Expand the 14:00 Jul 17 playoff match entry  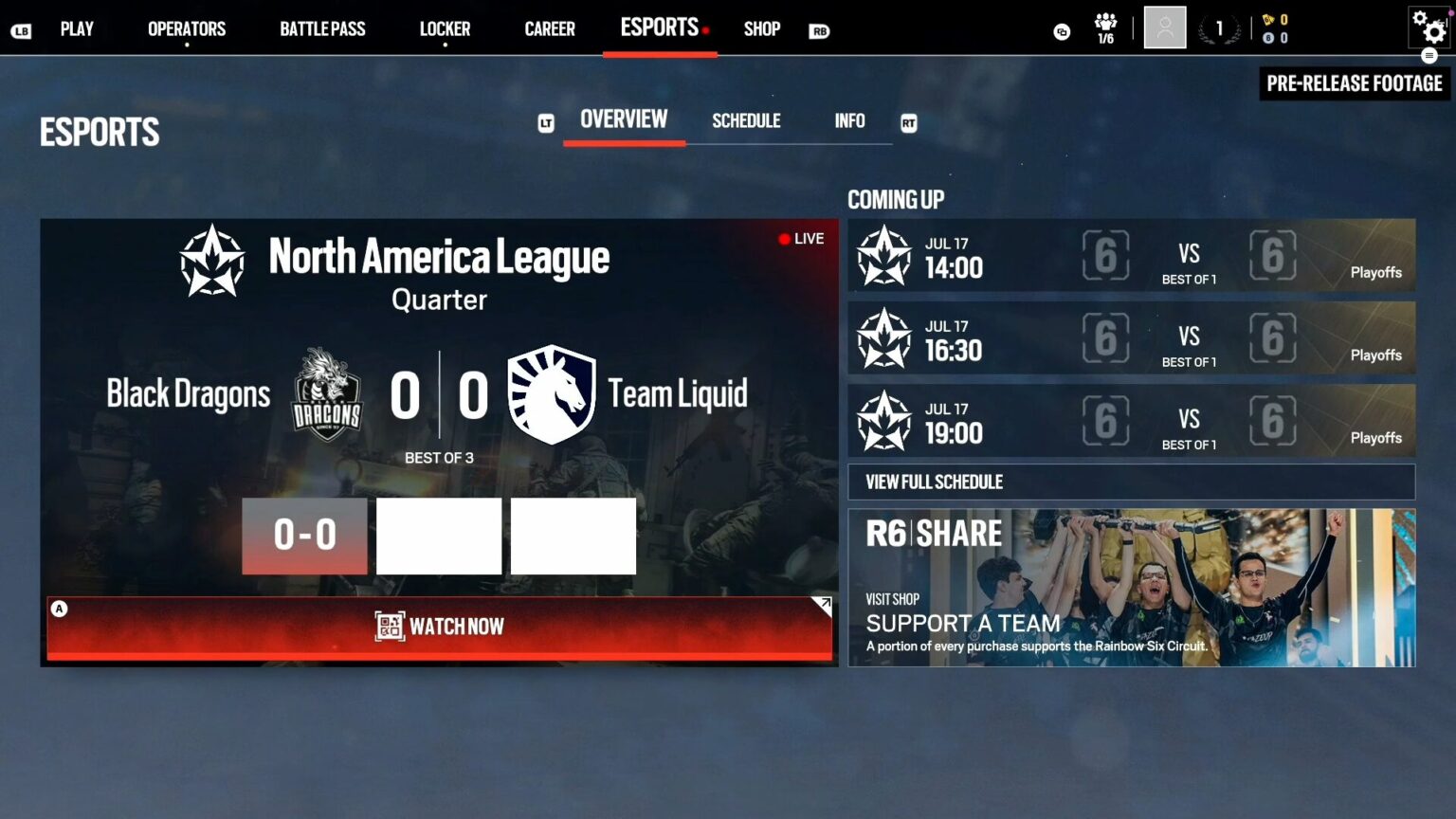coord(1130,256)
